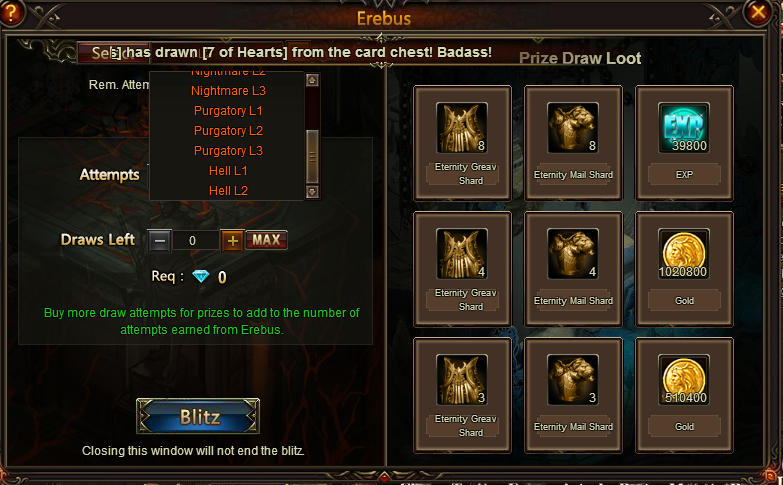The image size is (783, 485).
Task: Choose Nightmare L3 from the dropdown
Action: [228, 91]
